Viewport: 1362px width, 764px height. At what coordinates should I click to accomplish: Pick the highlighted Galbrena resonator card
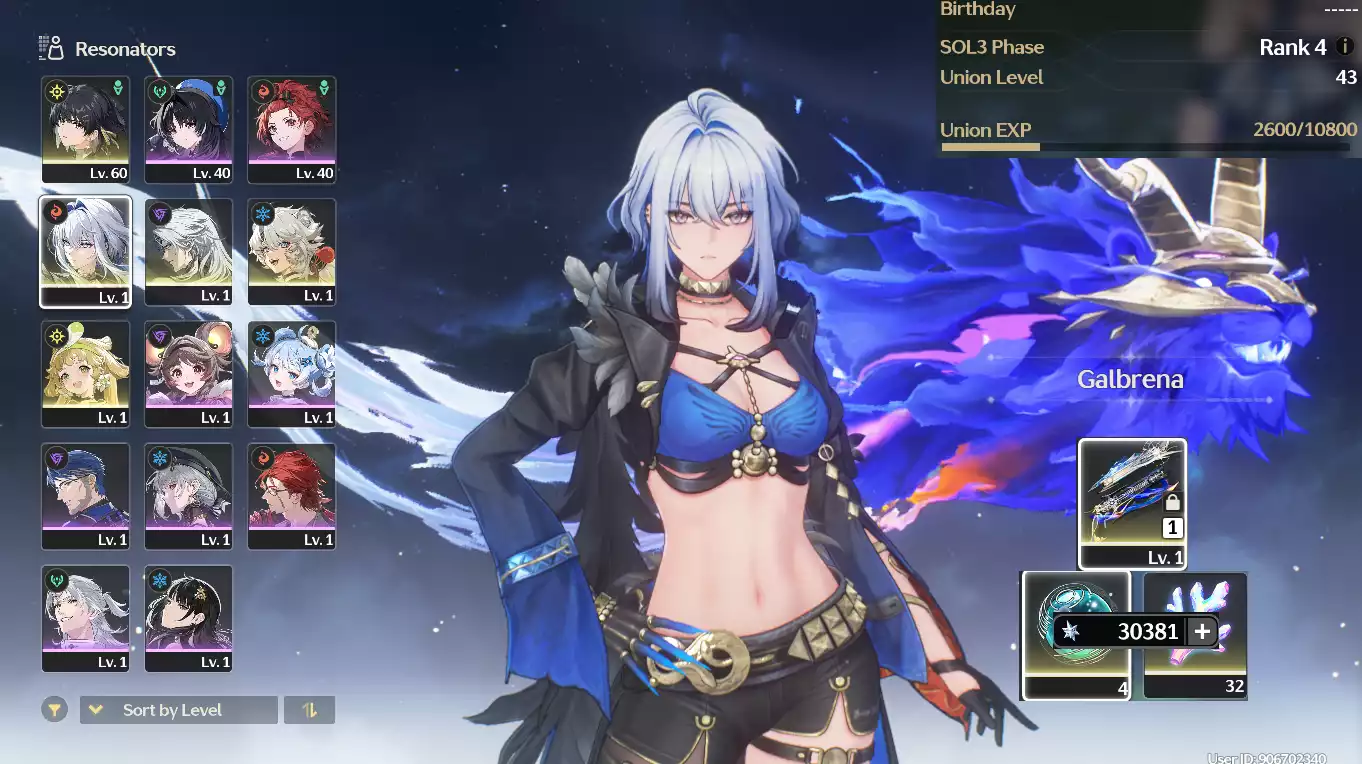coord(86,252)
